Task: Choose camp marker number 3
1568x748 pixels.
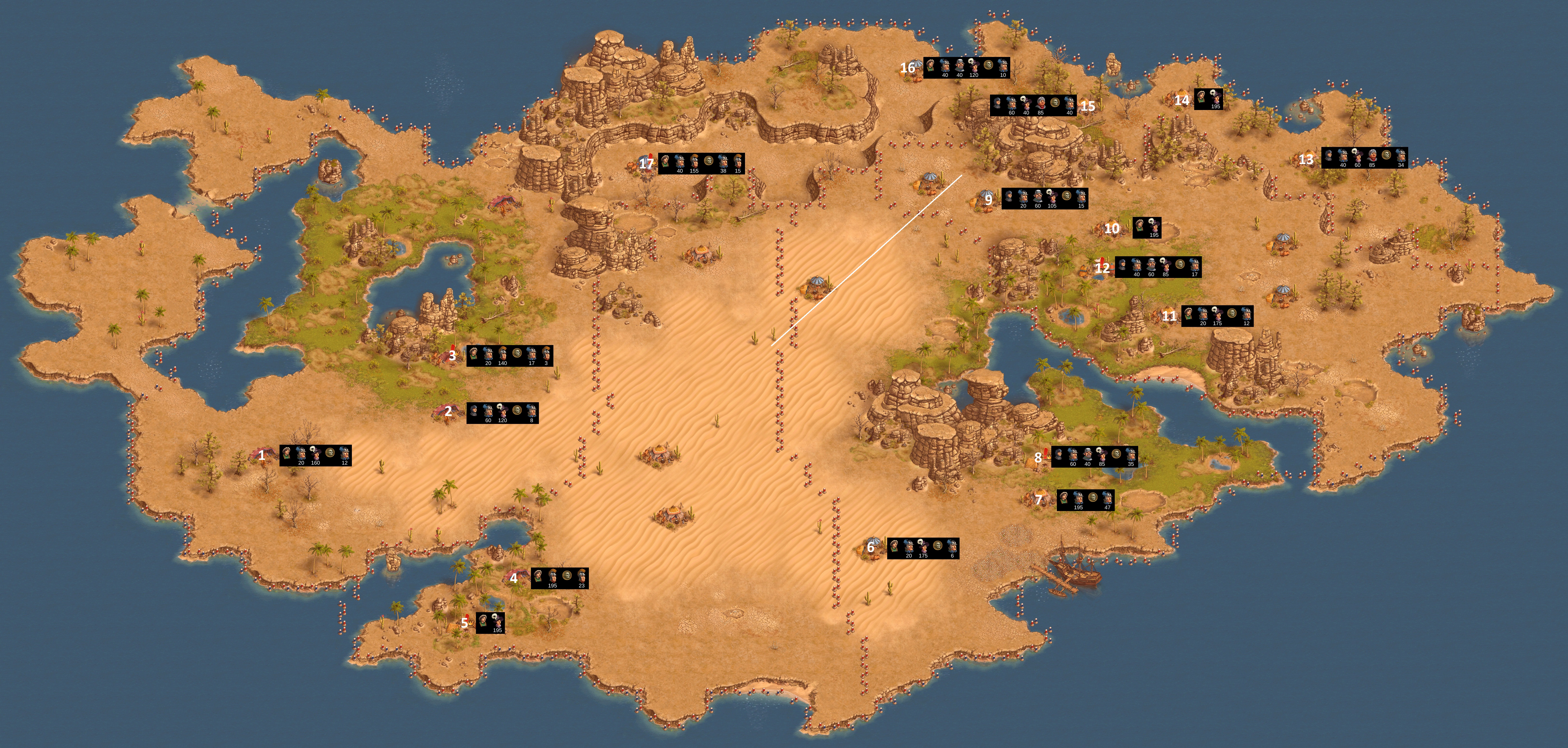Action: [452, 355]
